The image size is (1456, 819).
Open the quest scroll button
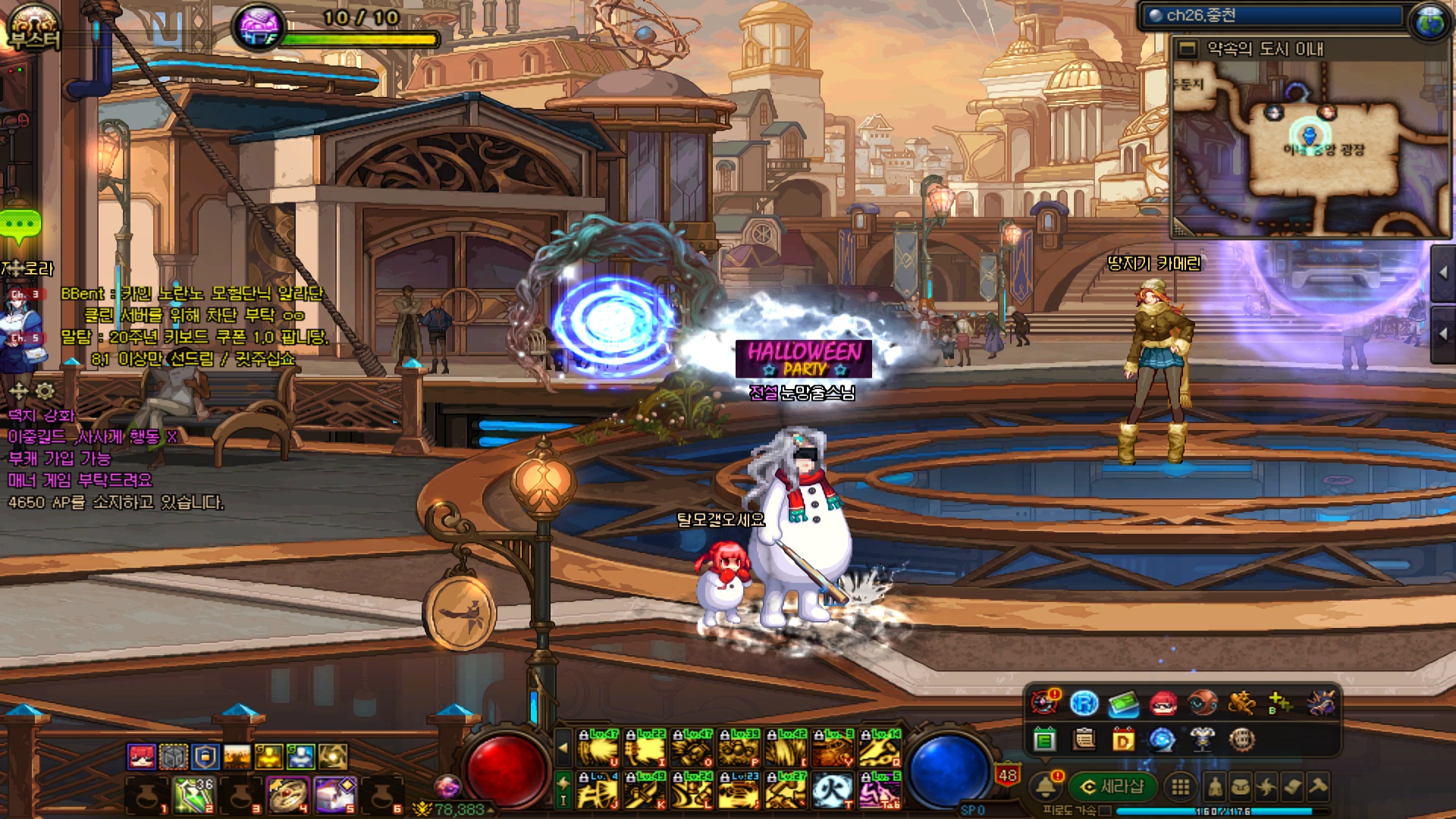point(1292,787)
